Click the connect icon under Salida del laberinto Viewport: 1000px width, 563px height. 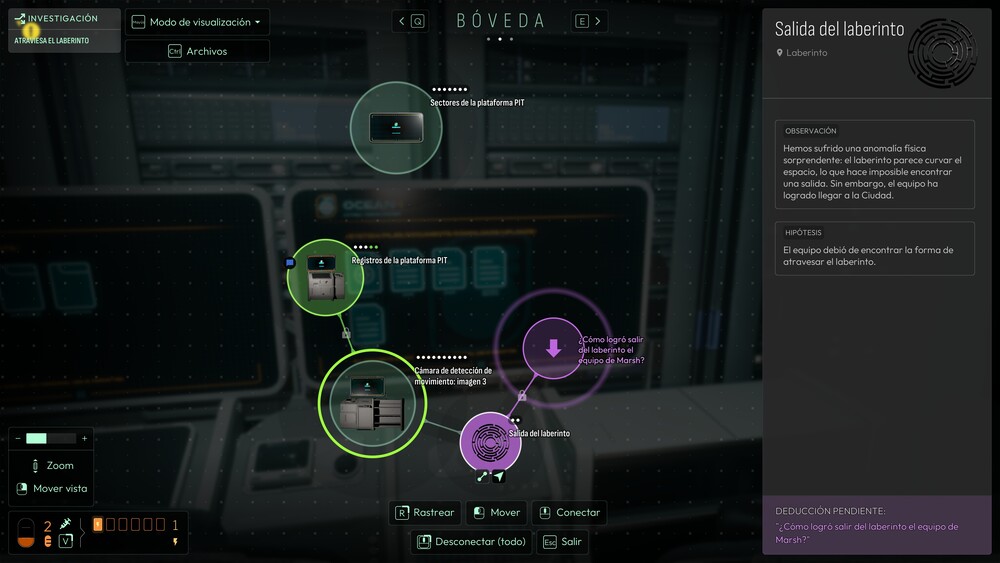[x=482, y=477]
